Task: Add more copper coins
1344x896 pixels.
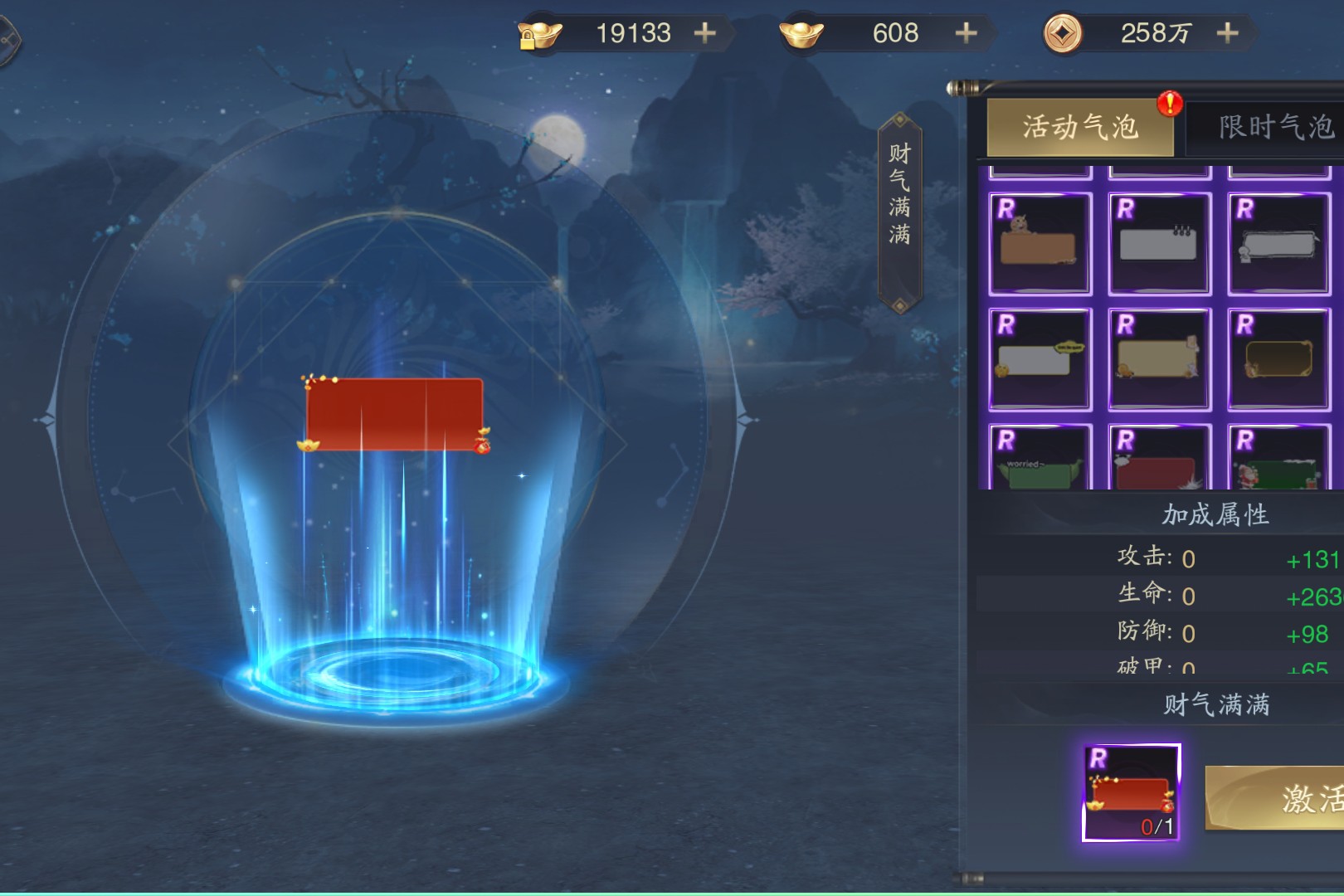Action: point(1227,33)
